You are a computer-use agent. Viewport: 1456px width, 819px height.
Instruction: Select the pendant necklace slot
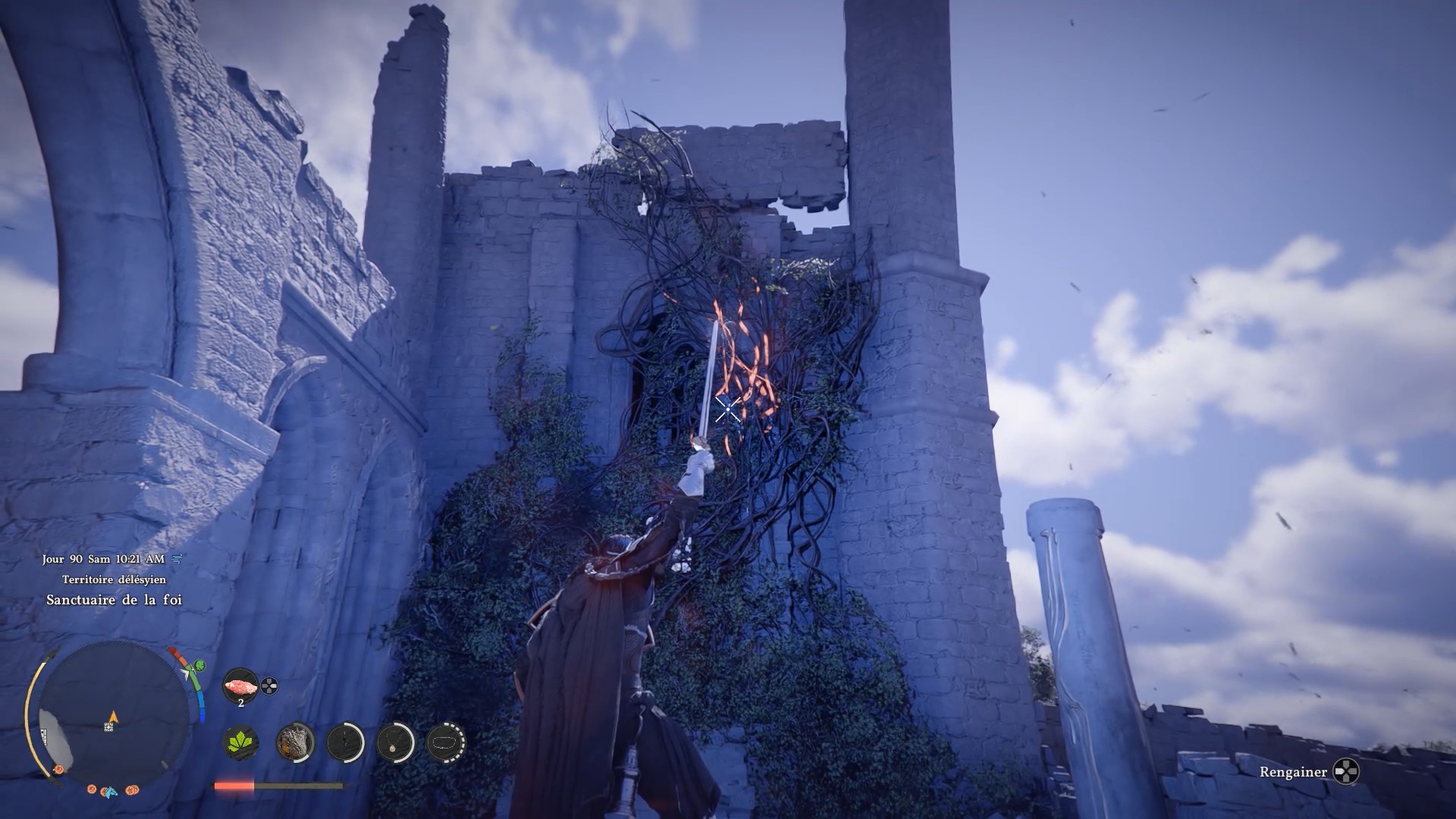click(x=395, y=742)
